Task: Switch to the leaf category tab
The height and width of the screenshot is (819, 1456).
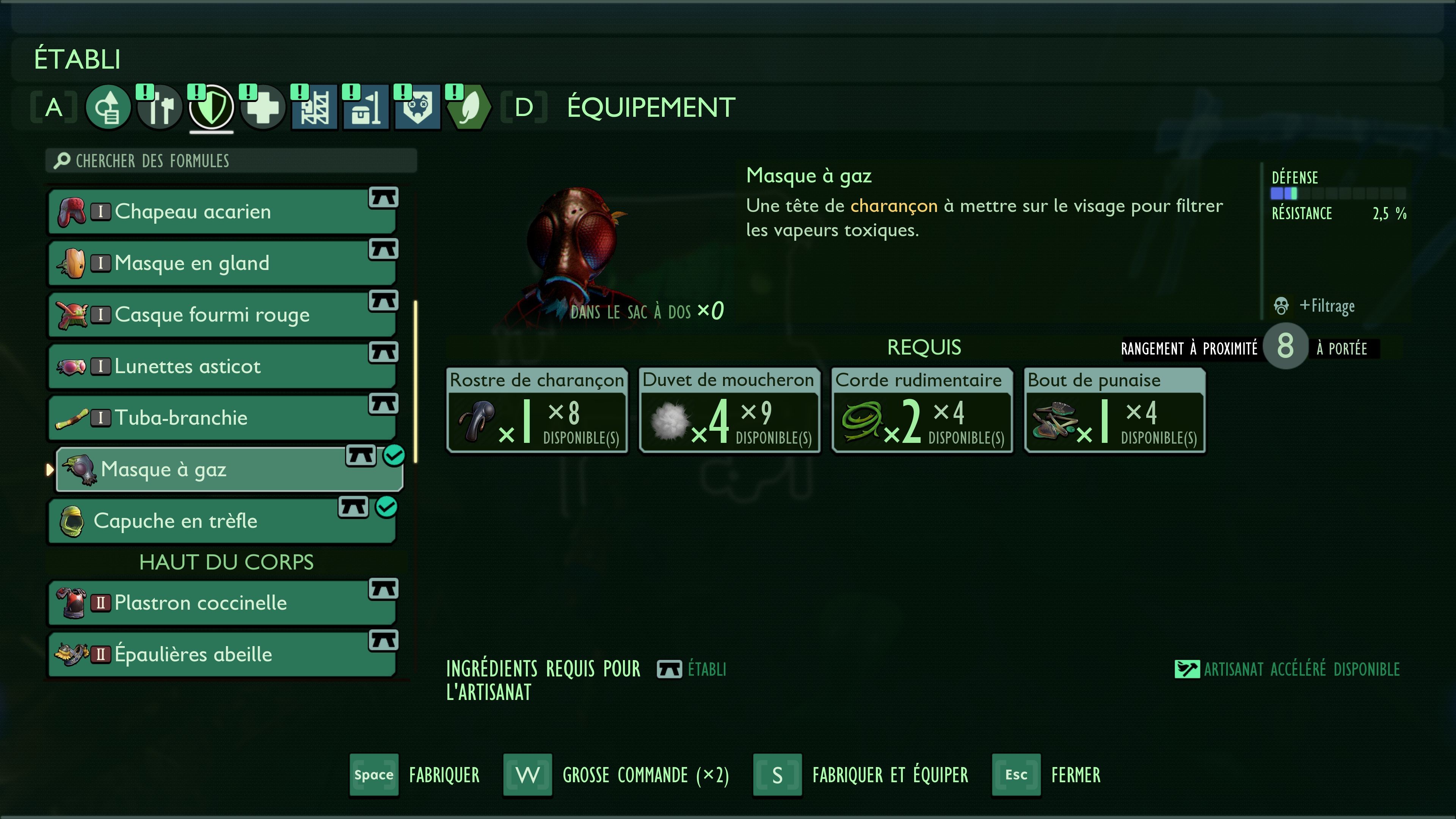Action: pyautogui.click(x=469, y=107)
